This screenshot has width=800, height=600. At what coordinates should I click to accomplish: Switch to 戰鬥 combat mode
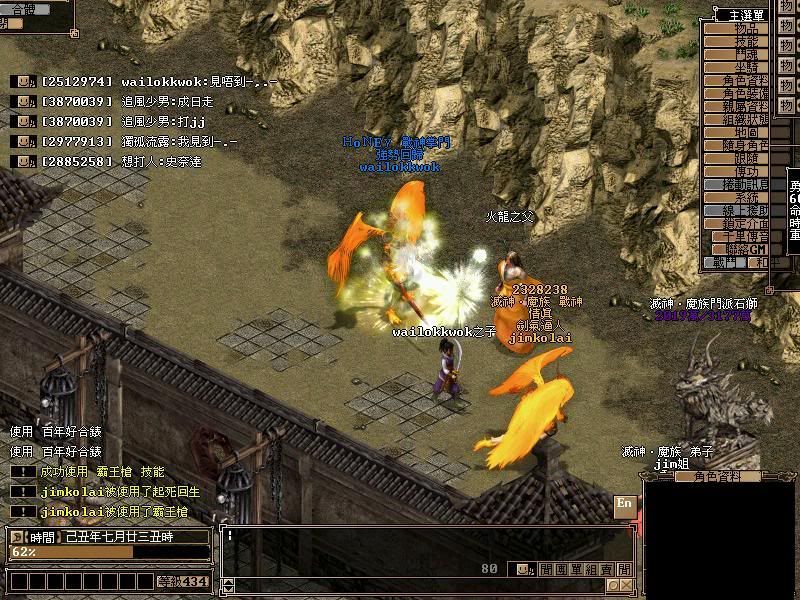[725, 262]
